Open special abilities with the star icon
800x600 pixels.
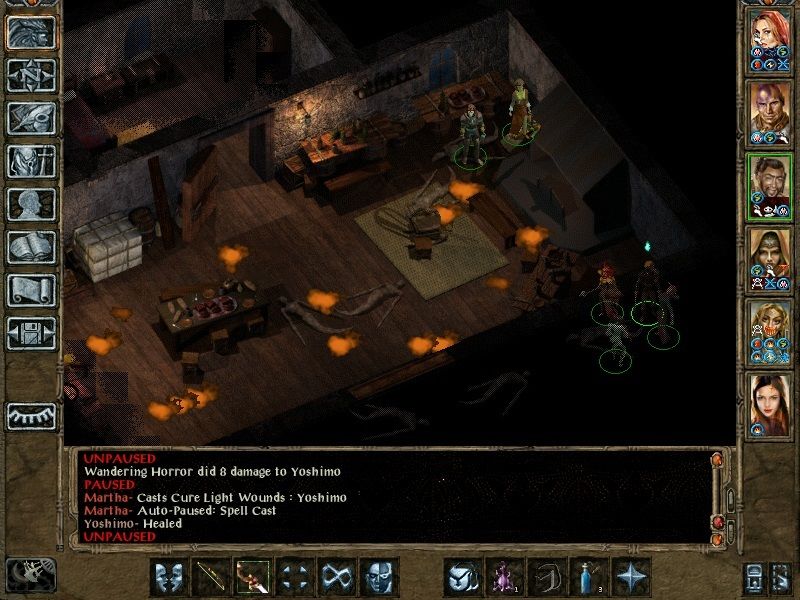pyautogui.click(x=631, y=577)
